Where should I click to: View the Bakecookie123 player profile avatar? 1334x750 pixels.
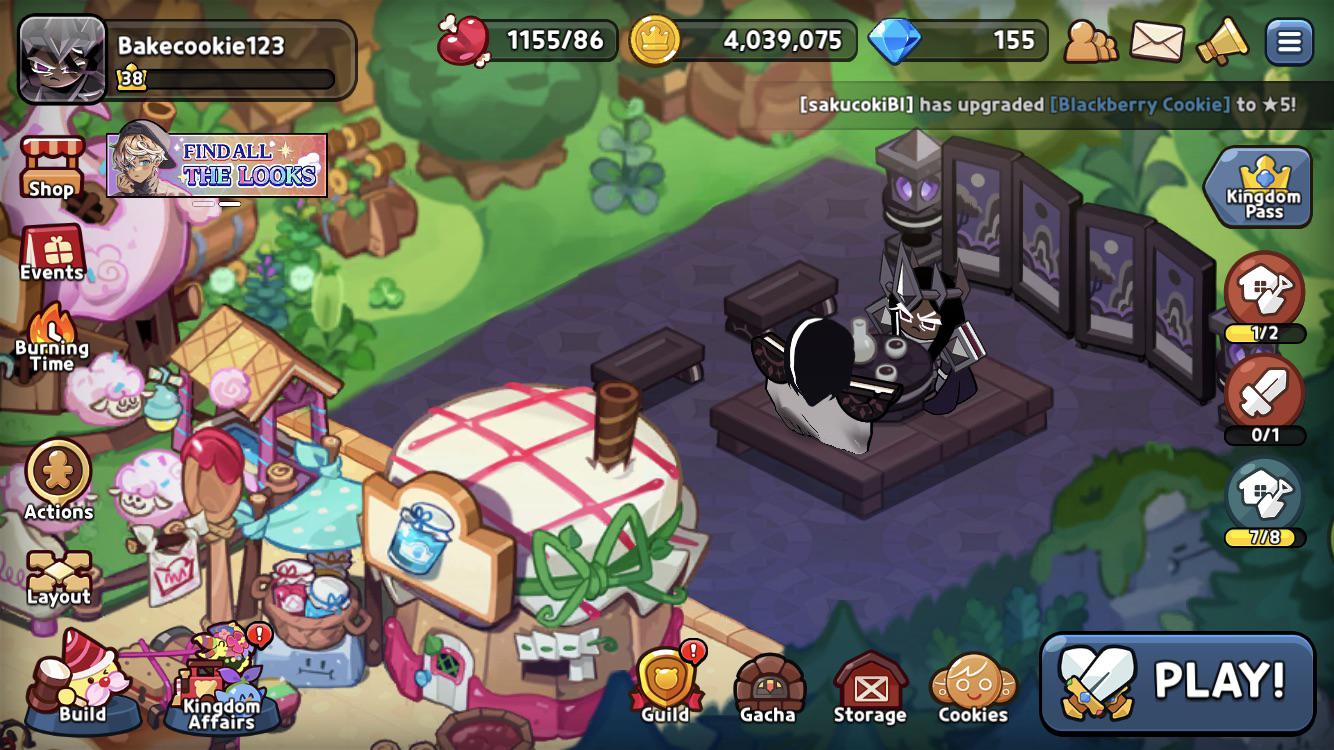click(x=62, y=60)
